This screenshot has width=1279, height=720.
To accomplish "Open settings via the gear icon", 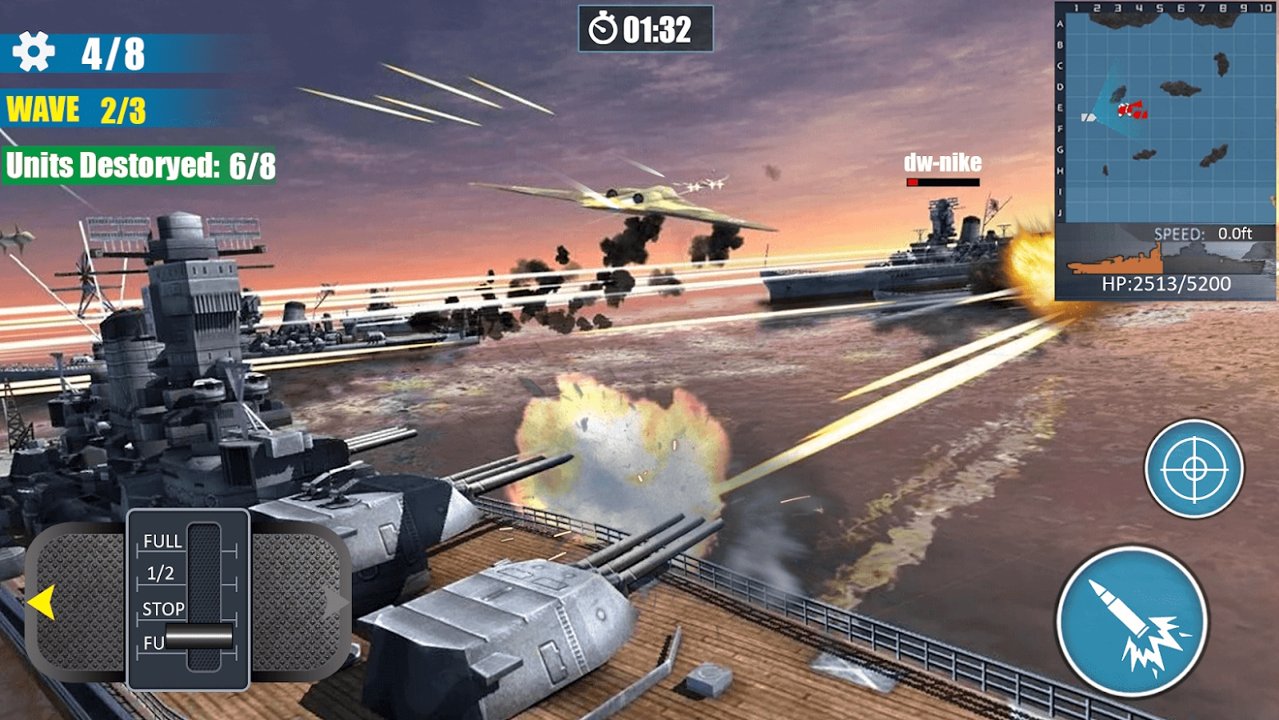I will pyautogui.click(x=33, y=52).
